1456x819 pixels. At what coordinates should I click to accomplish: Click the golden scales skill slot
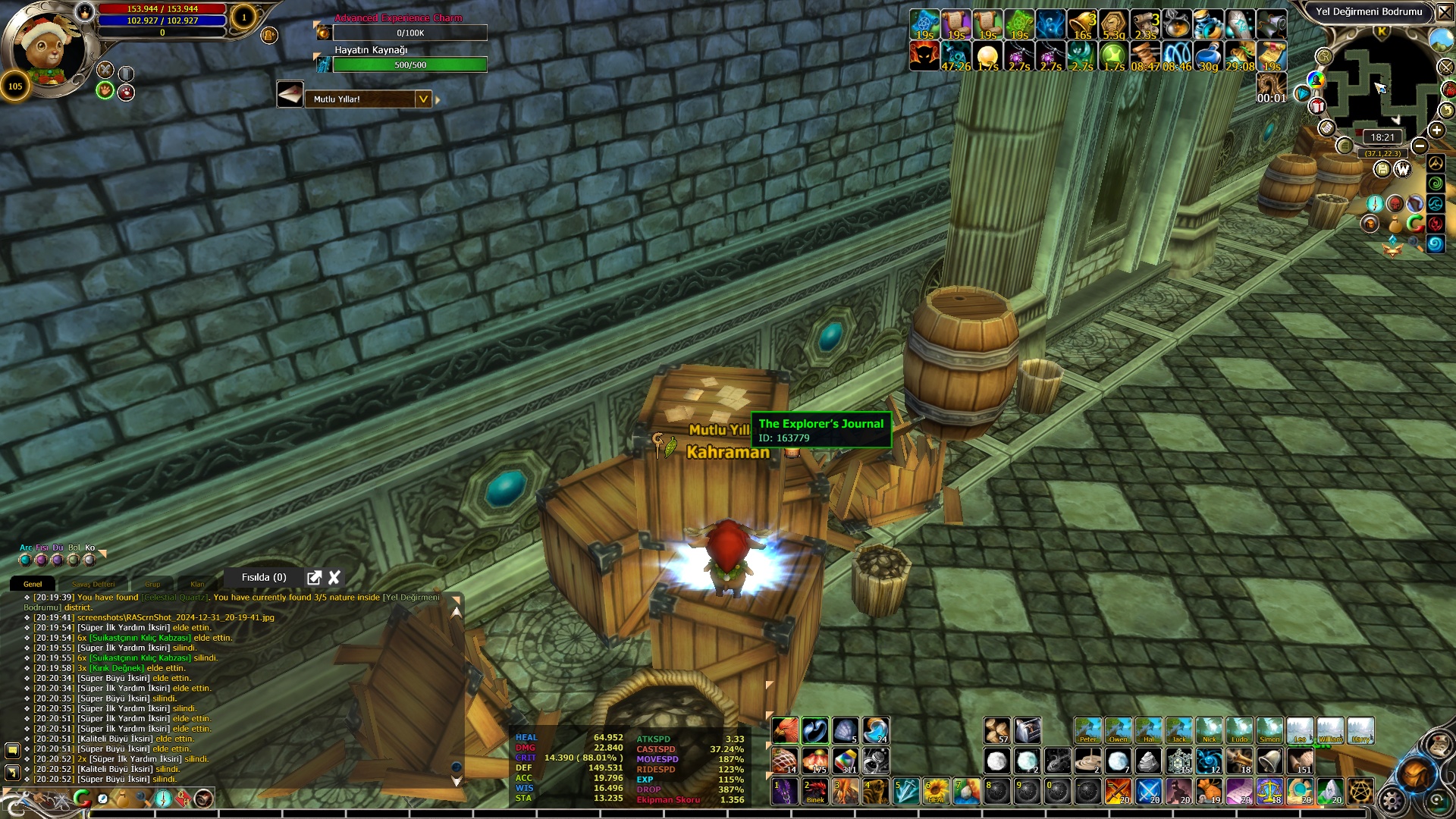click(1269, 792)
